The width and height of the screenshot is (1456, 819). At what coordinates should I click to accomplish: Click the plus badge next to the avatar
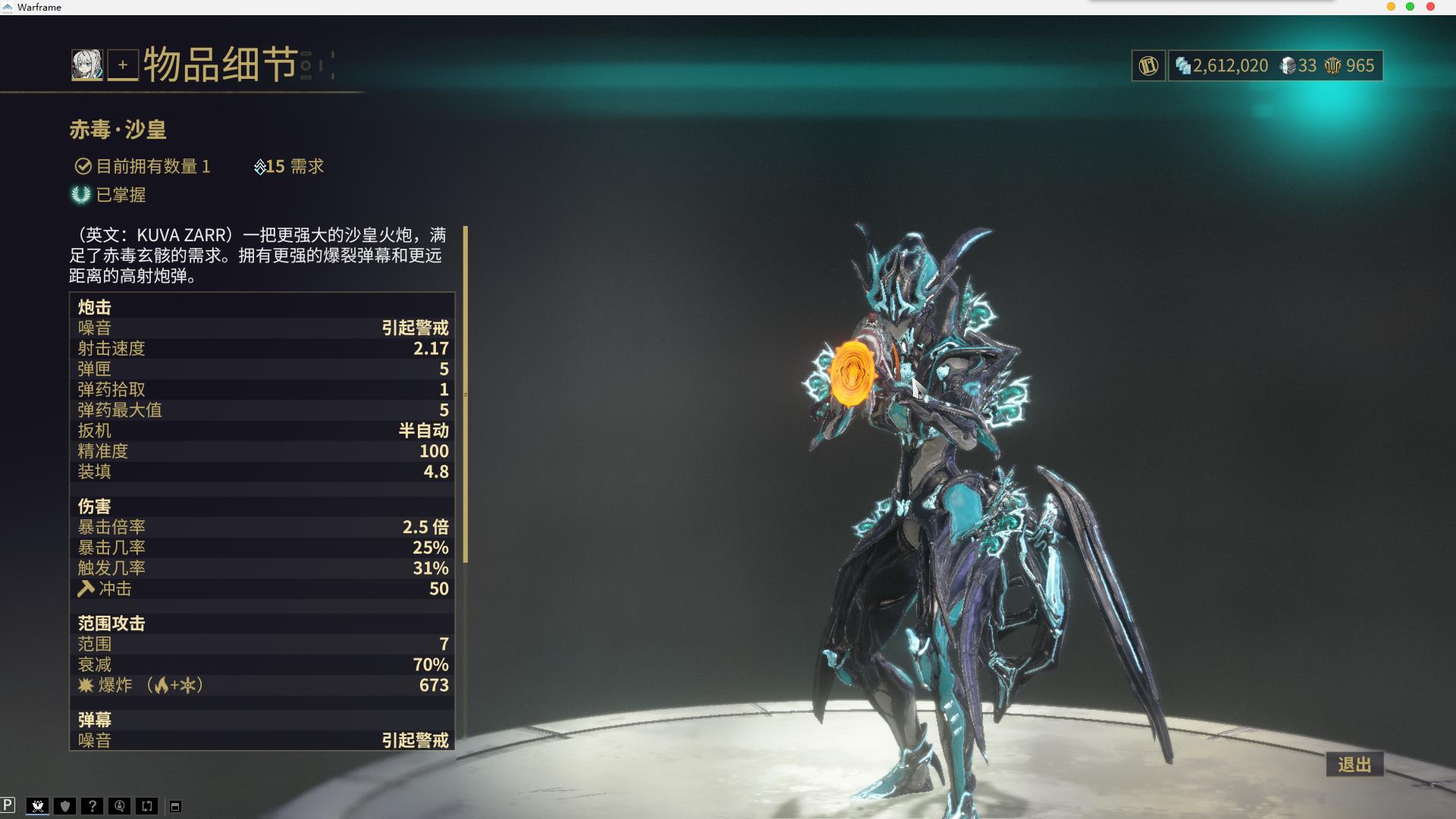tap(124, 64)
